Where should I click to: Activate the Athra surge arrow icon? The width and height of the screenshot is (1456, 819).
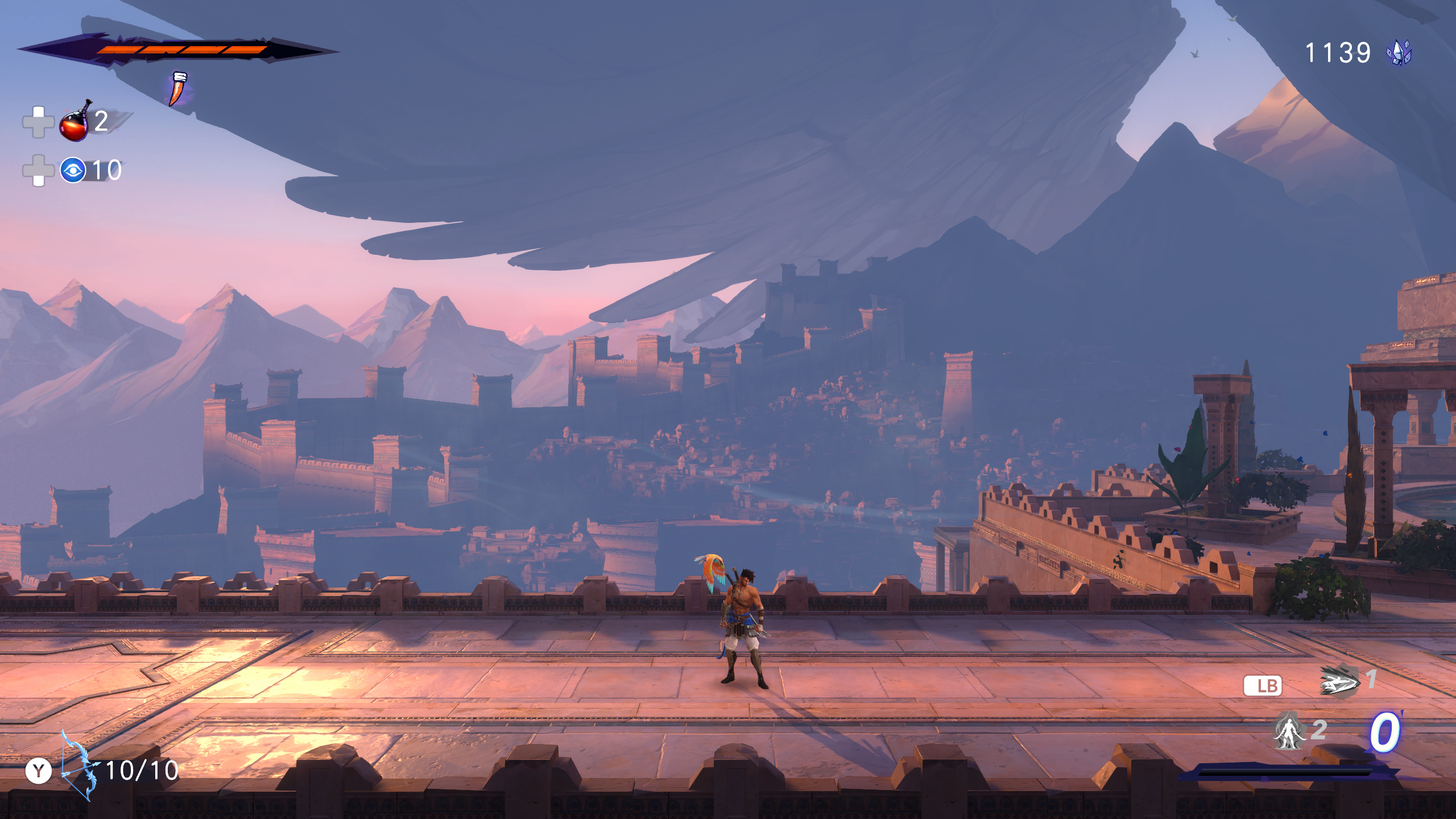click(x=1338, y=681)
